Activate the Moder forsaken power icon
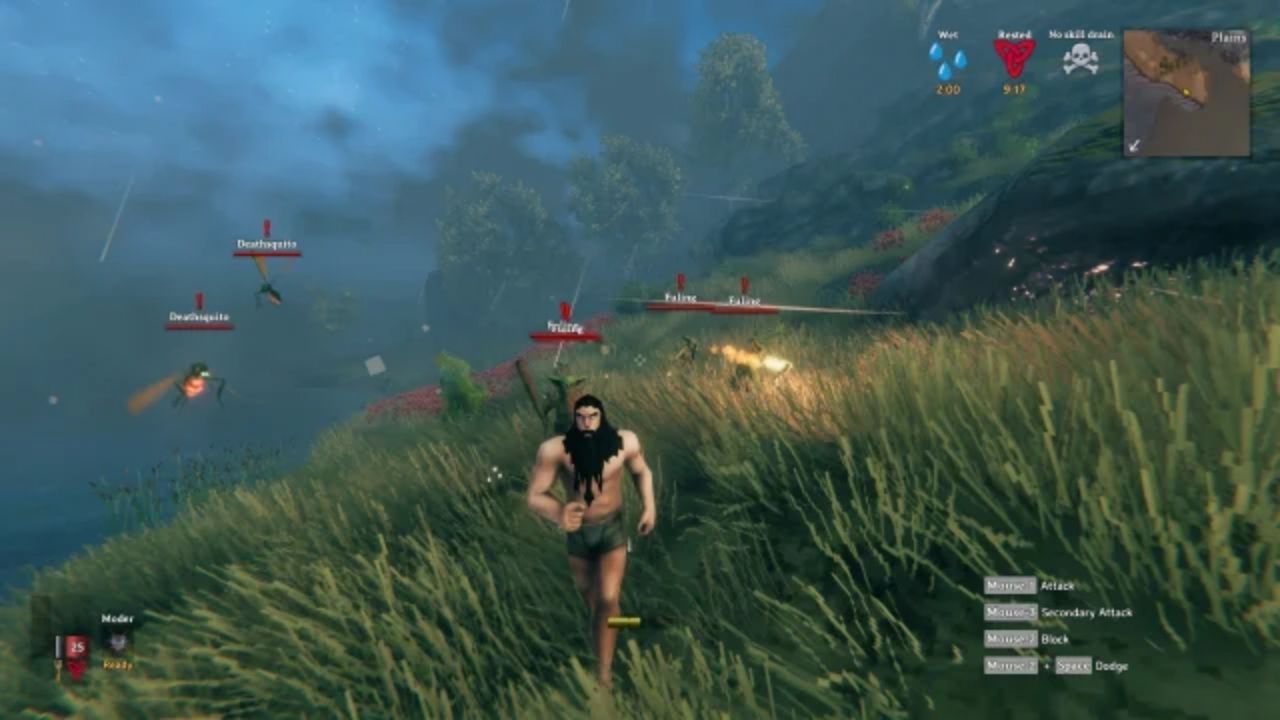Viewport: 1280px width, 720px height. tap(118, 643)
